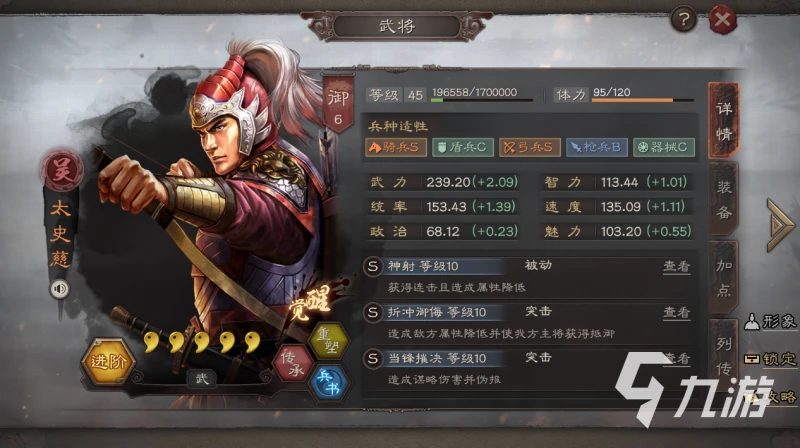The height and width of the screenshot is (448, 800).
Task: Toggle the 锁定 lock option
Action: pyautogui.click(x=771, y=359)
